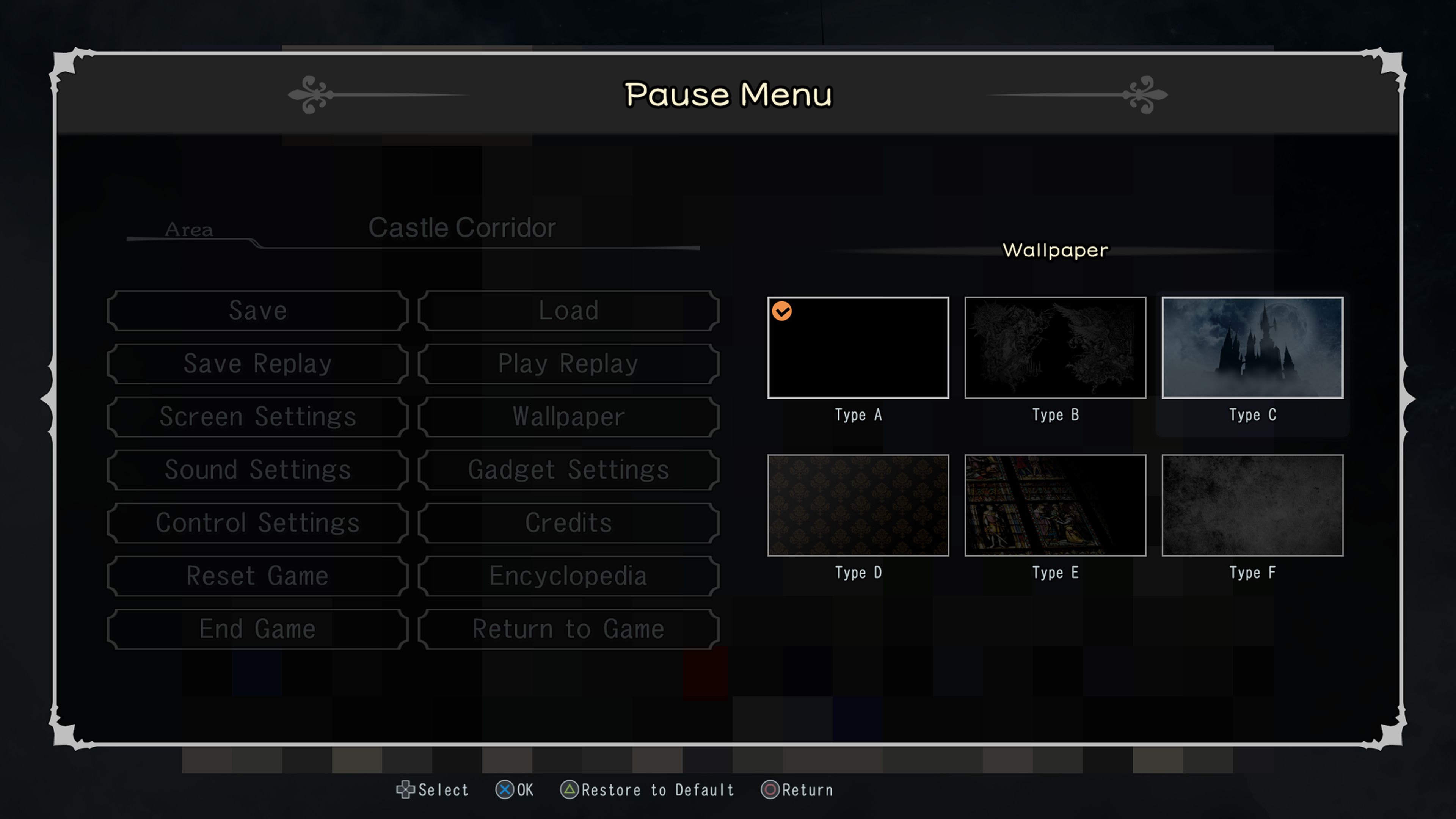Screen dimensions: 1456x819
Task: Select the black Type A wallpaper
Action: [858, 348]
